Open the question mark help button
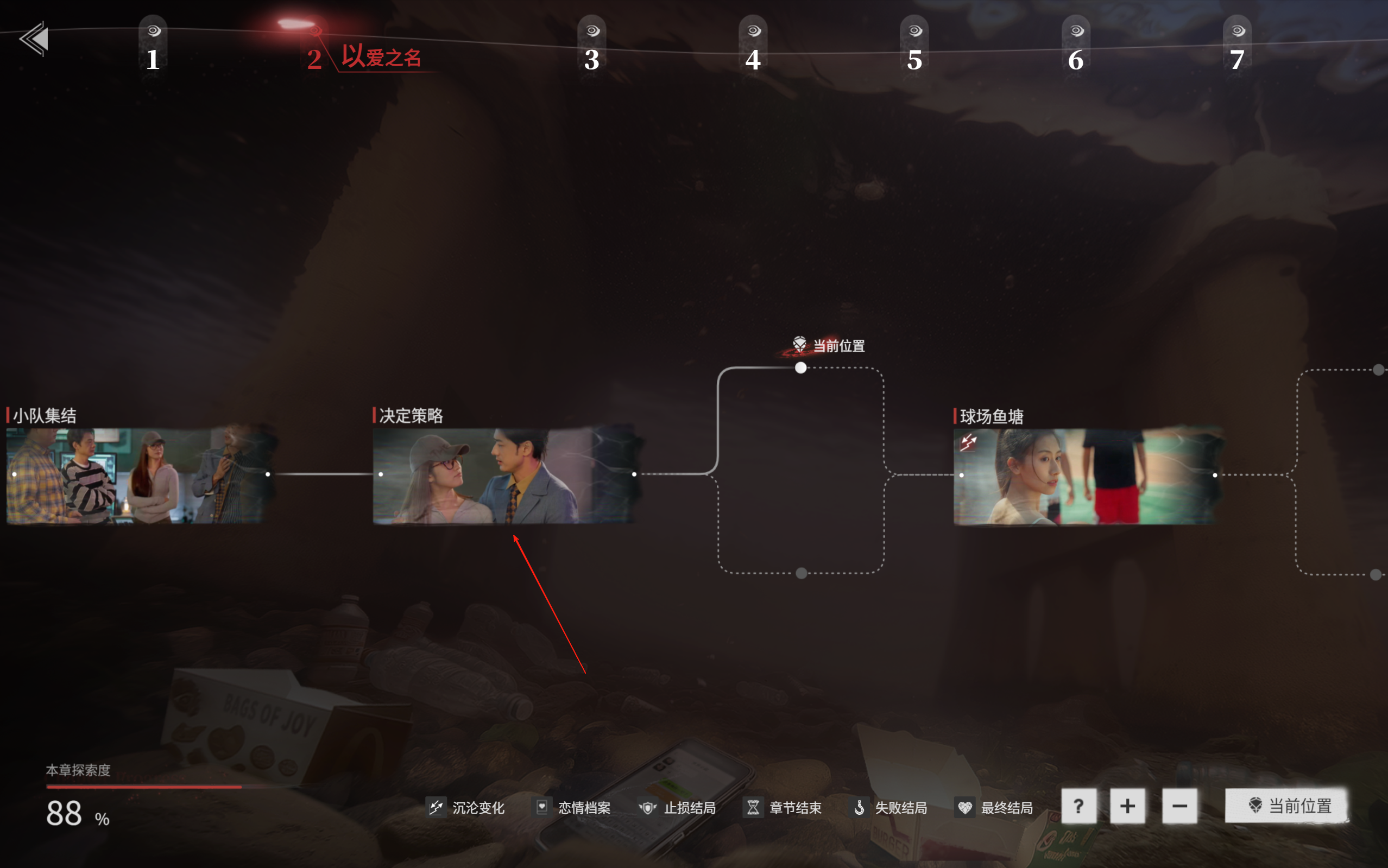Viewport: 1388px width, 868px height. [1078, 807]
